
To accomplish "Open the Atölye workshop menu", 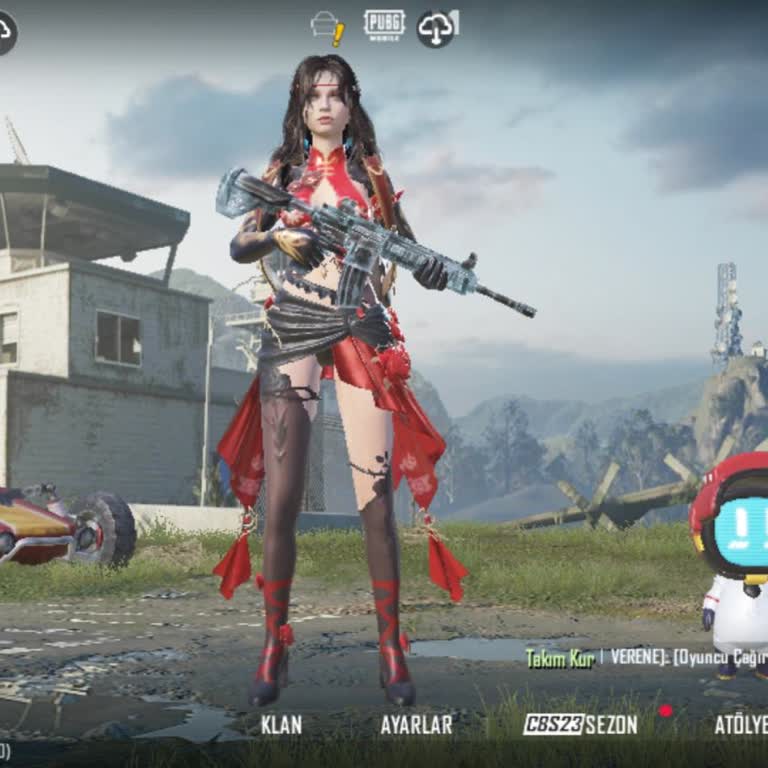I will (x=740, y=724).
